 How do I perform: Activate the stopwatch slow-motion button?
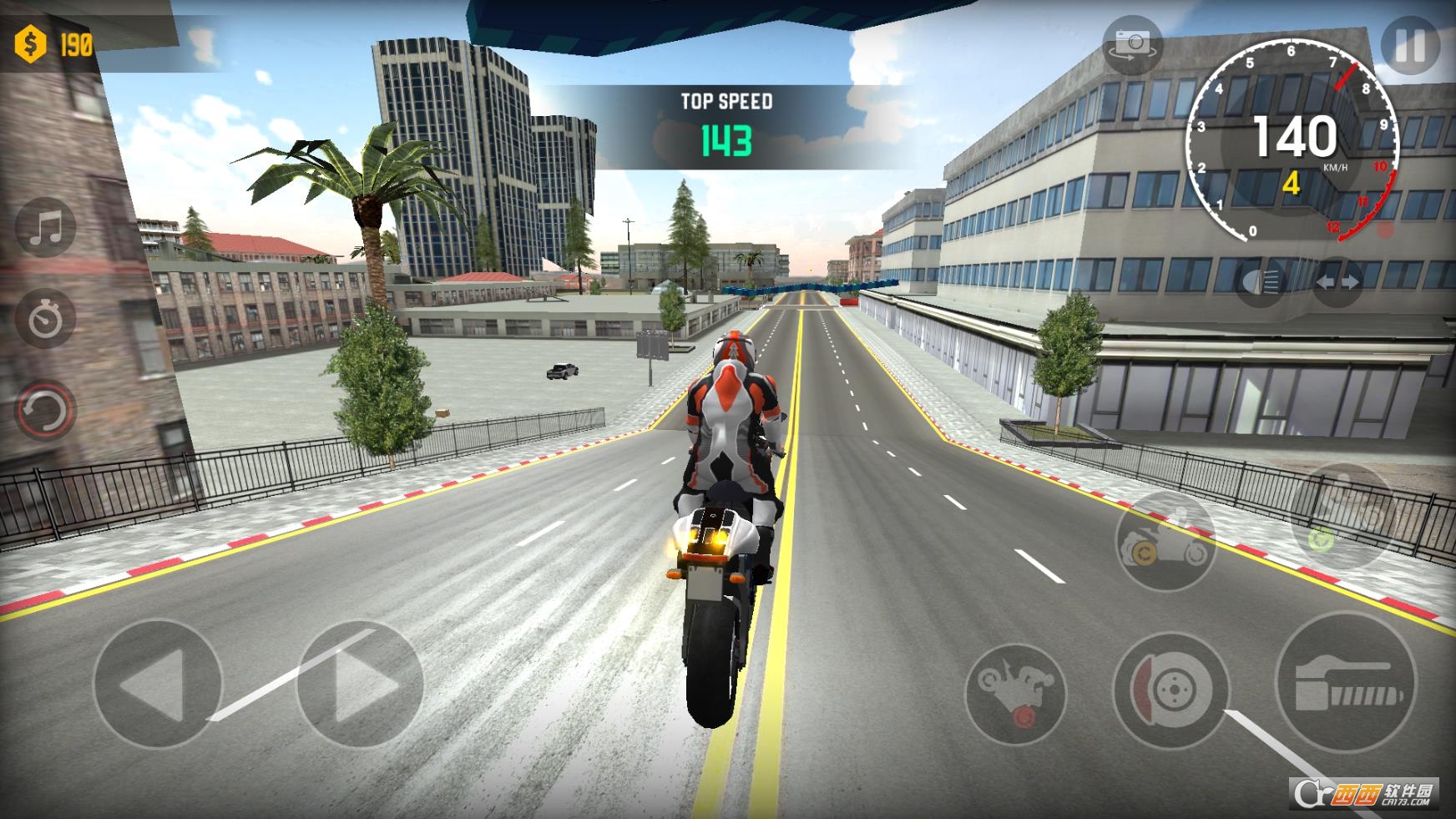46,318
